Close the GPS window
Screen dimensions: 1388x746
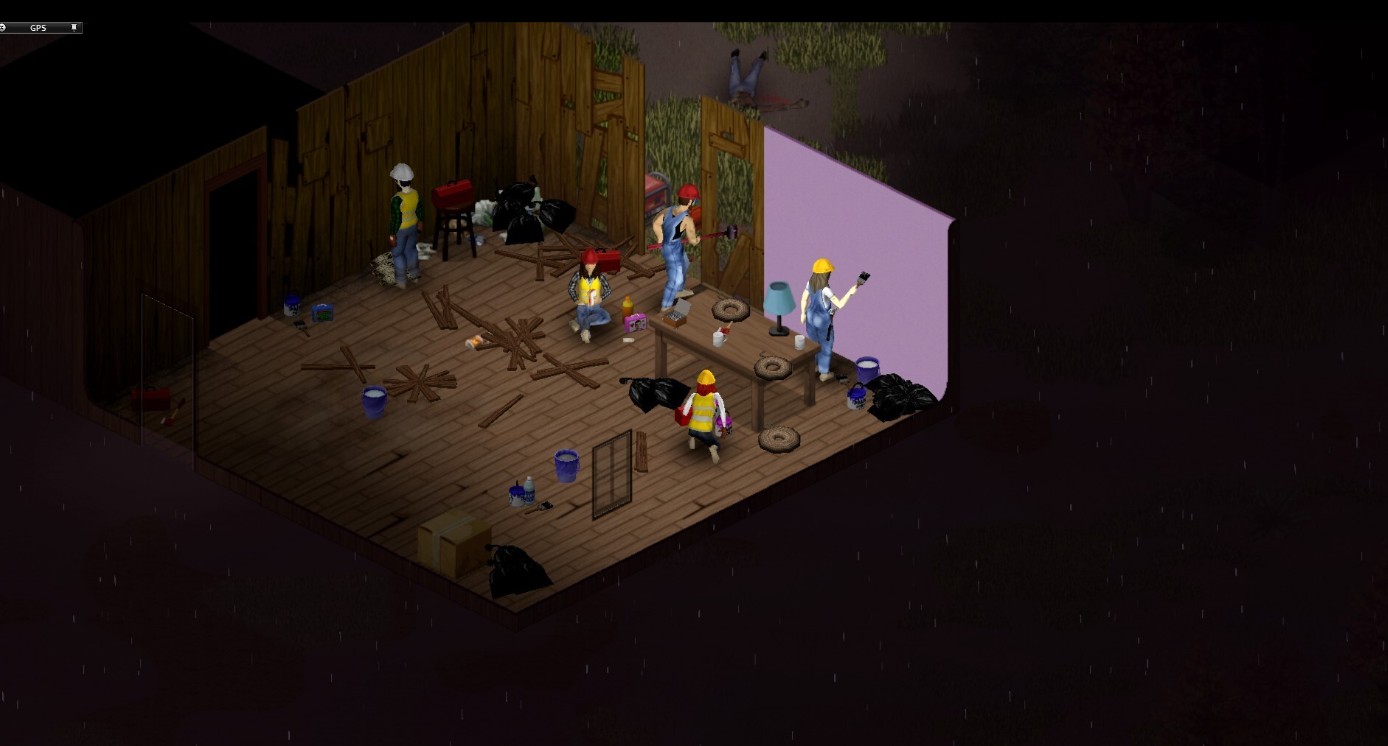point(3,28)
